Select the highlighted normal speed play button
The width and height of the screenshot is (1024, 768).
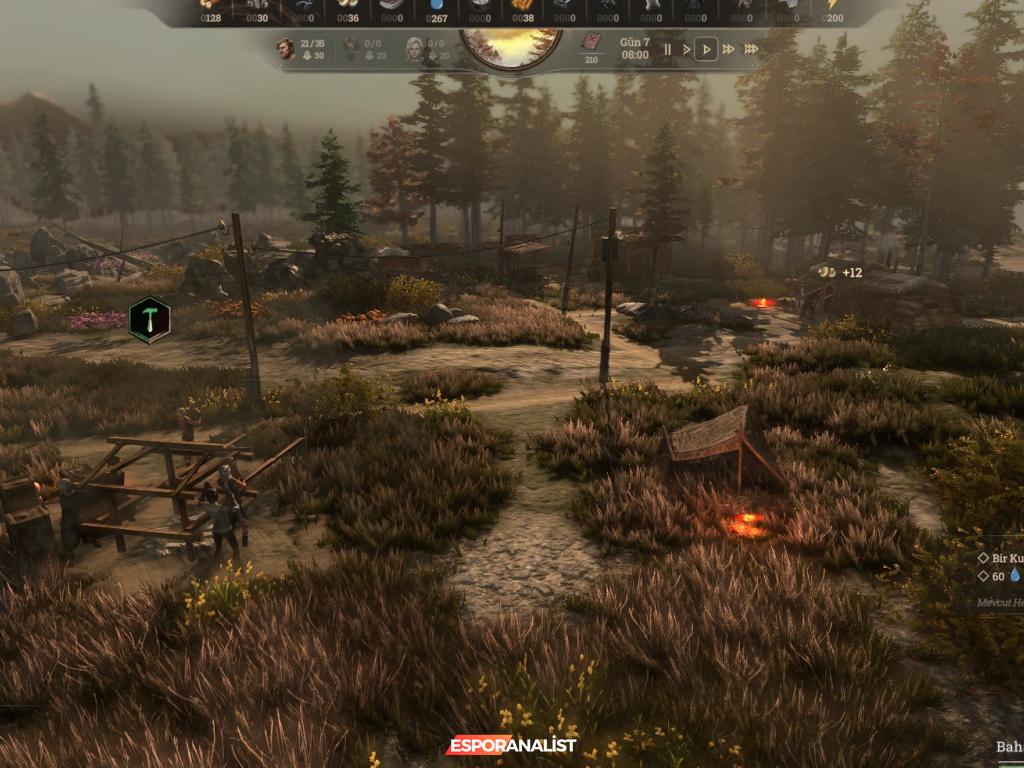point(706,49)
